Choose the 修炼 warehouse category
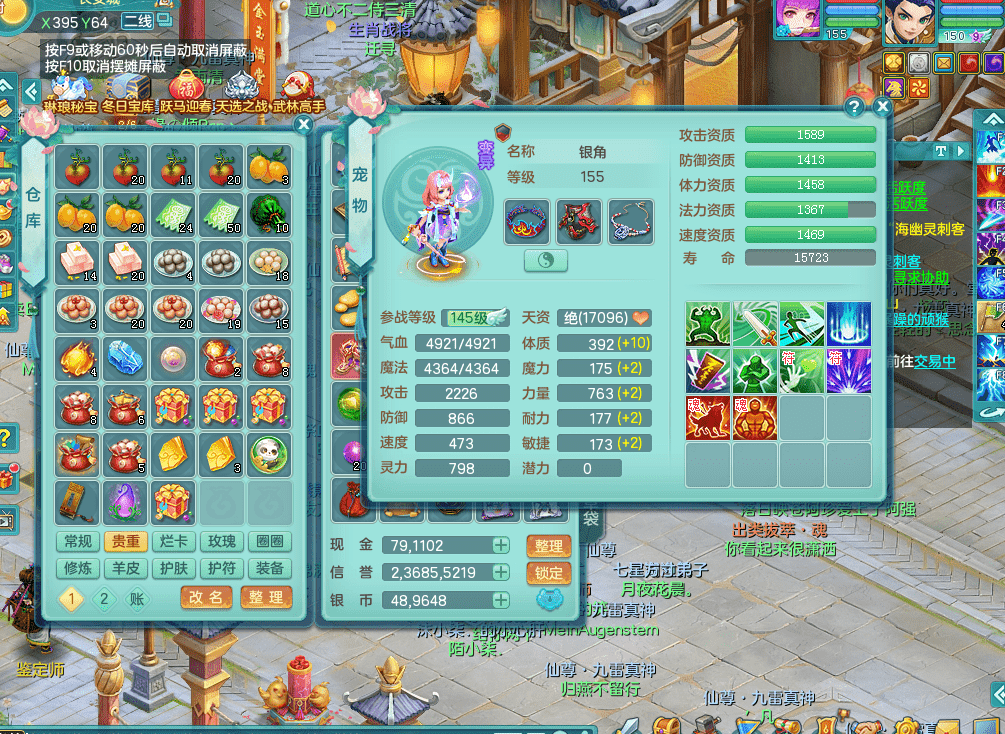 pos(77,568)
